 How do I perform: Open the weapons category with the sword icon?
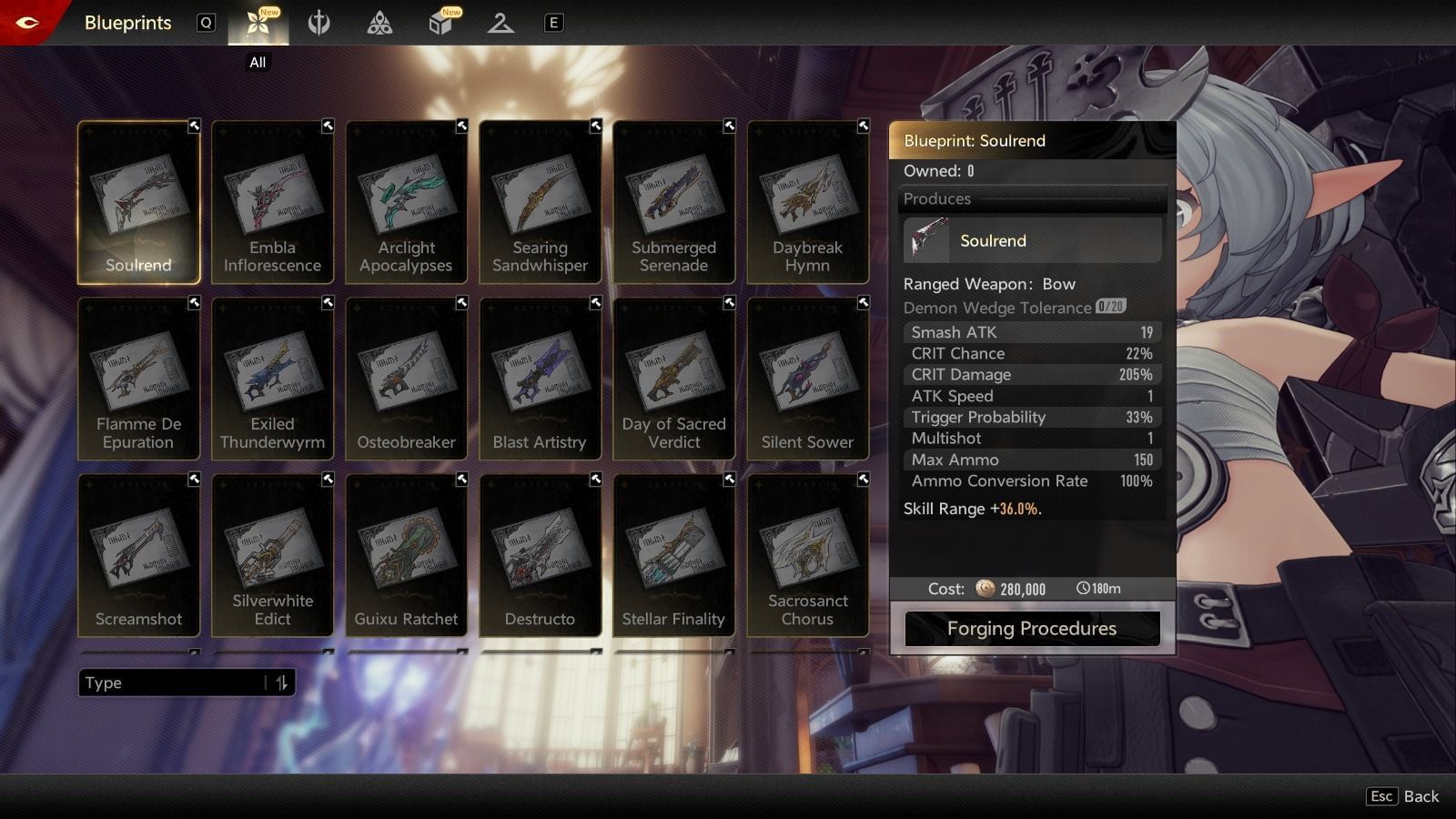click(319, 23)
